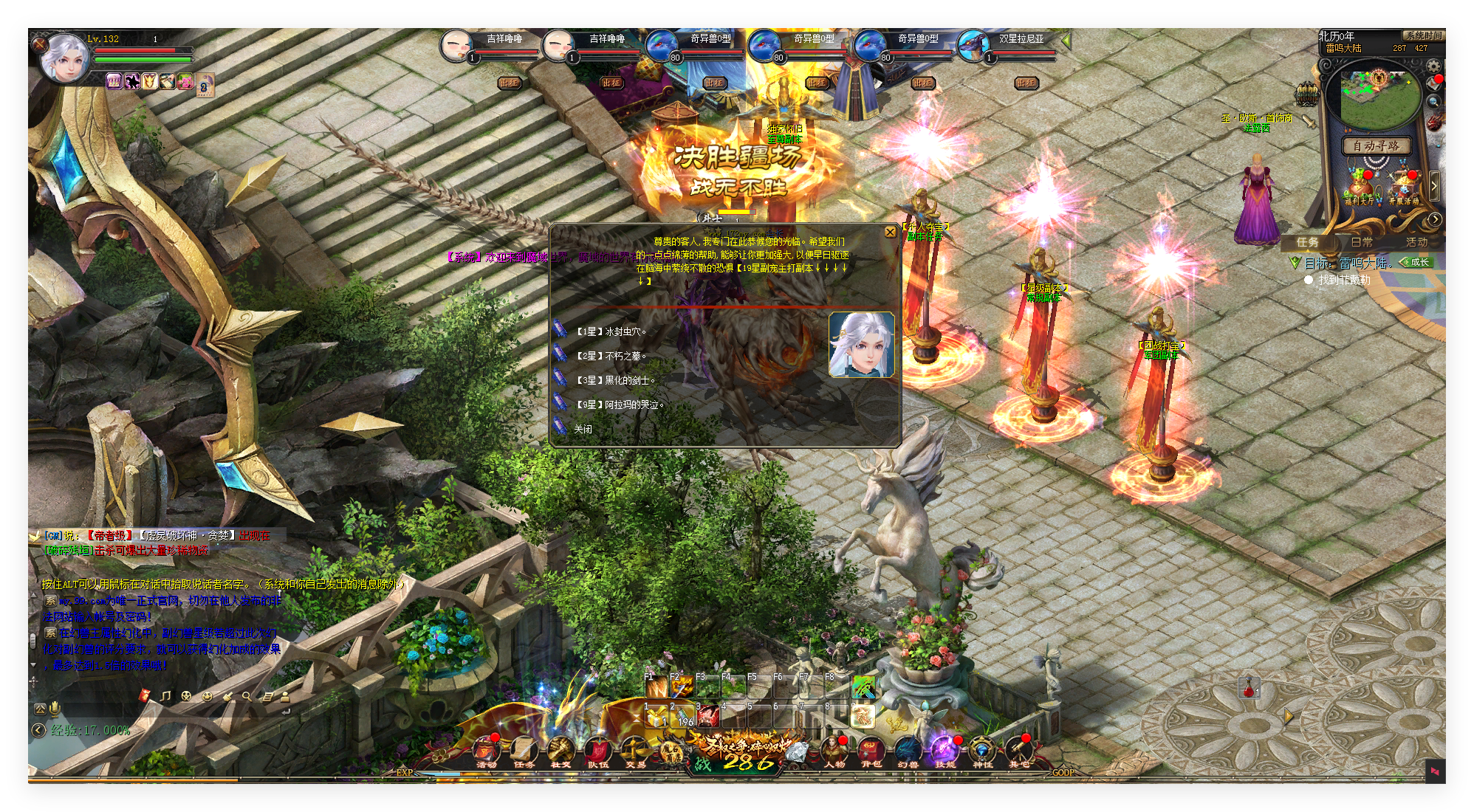
Task: Open the 人物 character panel
Action: click(x=834, y=750)
